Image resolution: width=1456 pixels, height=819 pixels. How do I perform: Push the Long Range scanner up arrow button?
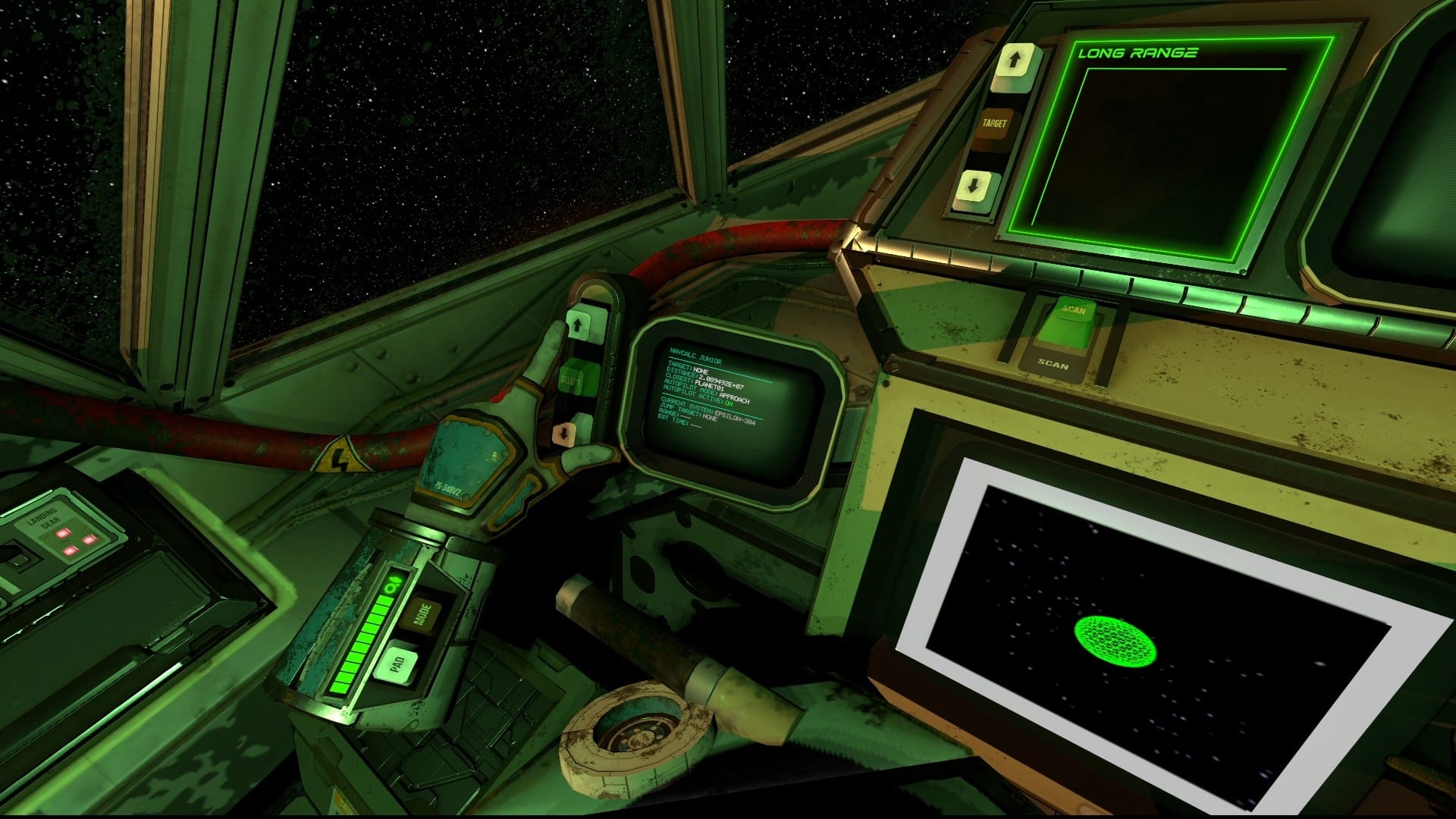tap(1016, 59)
